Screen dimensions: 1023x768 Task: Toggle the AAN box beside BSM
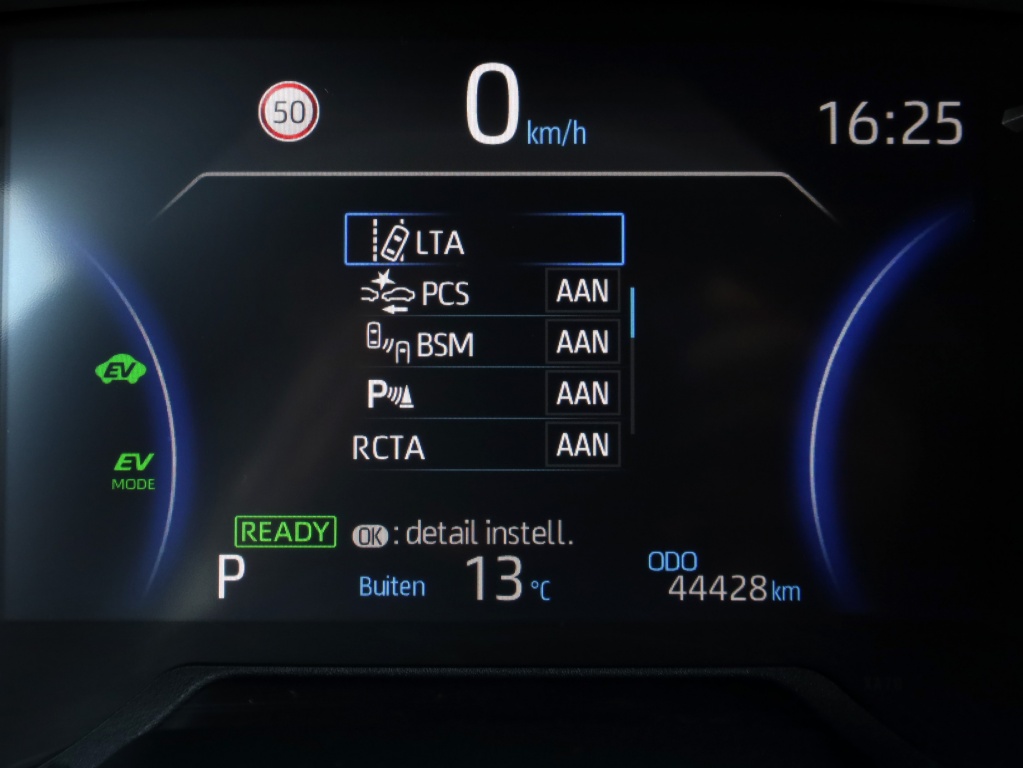click(x=582, y=343)
